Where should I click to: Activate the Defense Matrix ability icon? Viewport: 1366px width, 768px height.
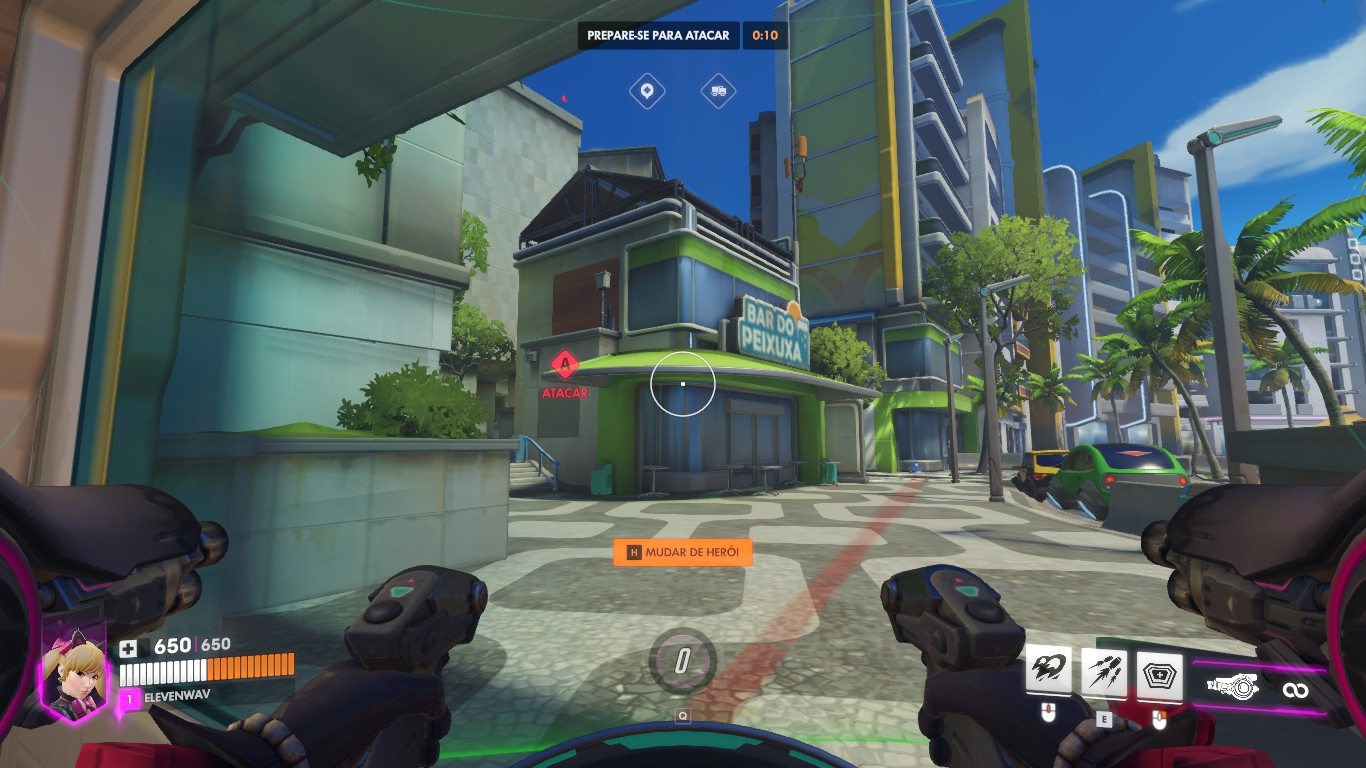pyautogui.click(x=1160, y=672)
